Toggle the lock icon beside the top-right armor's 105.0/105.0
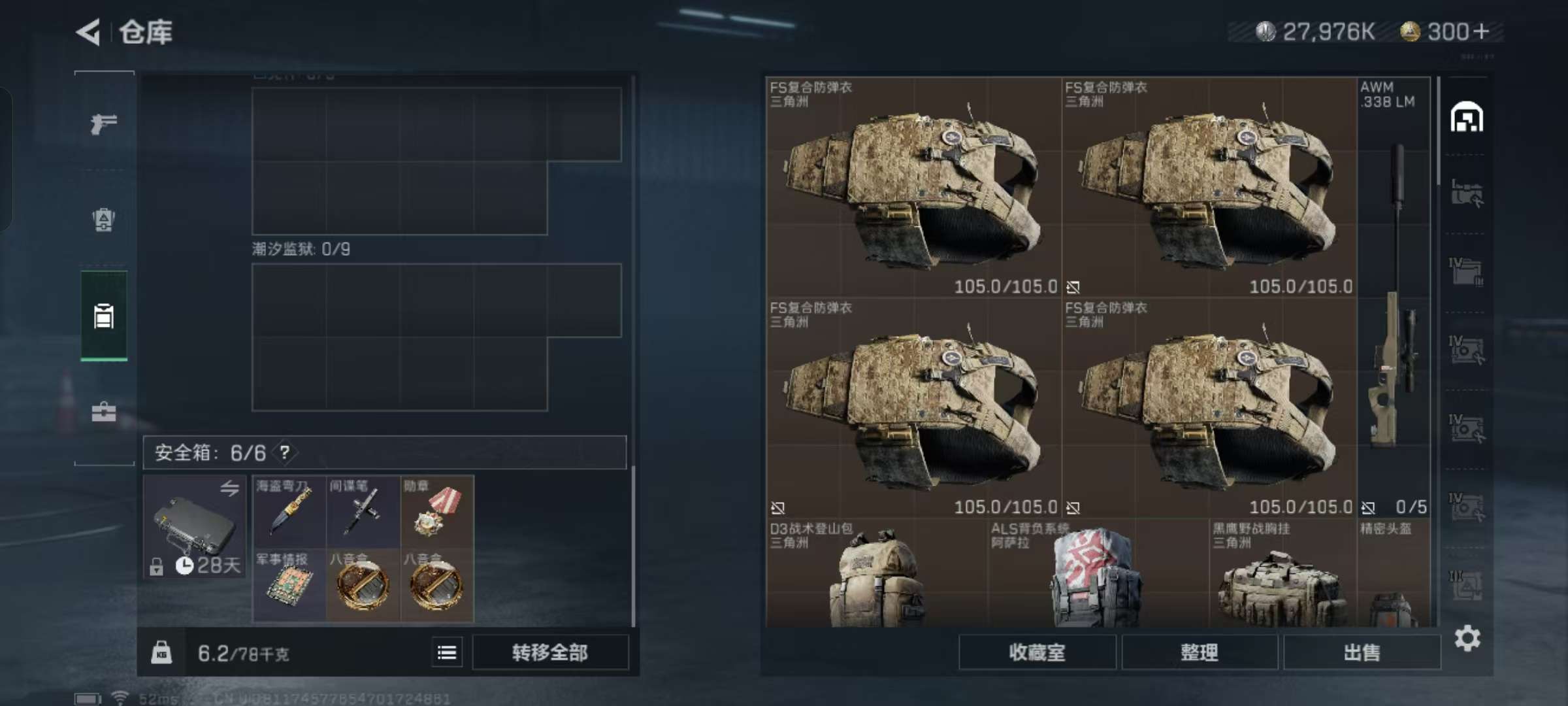 pos(1074,286)
